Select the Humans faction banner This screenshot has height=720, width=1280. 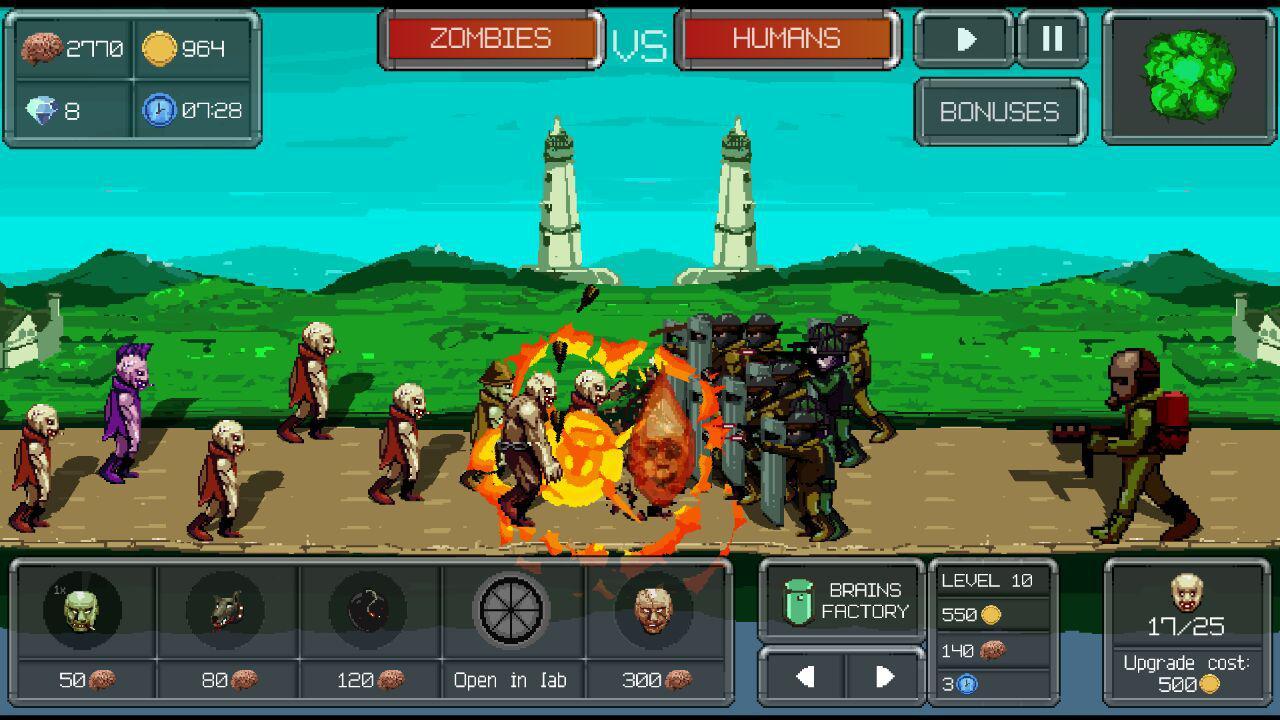(x=786, y=39)
